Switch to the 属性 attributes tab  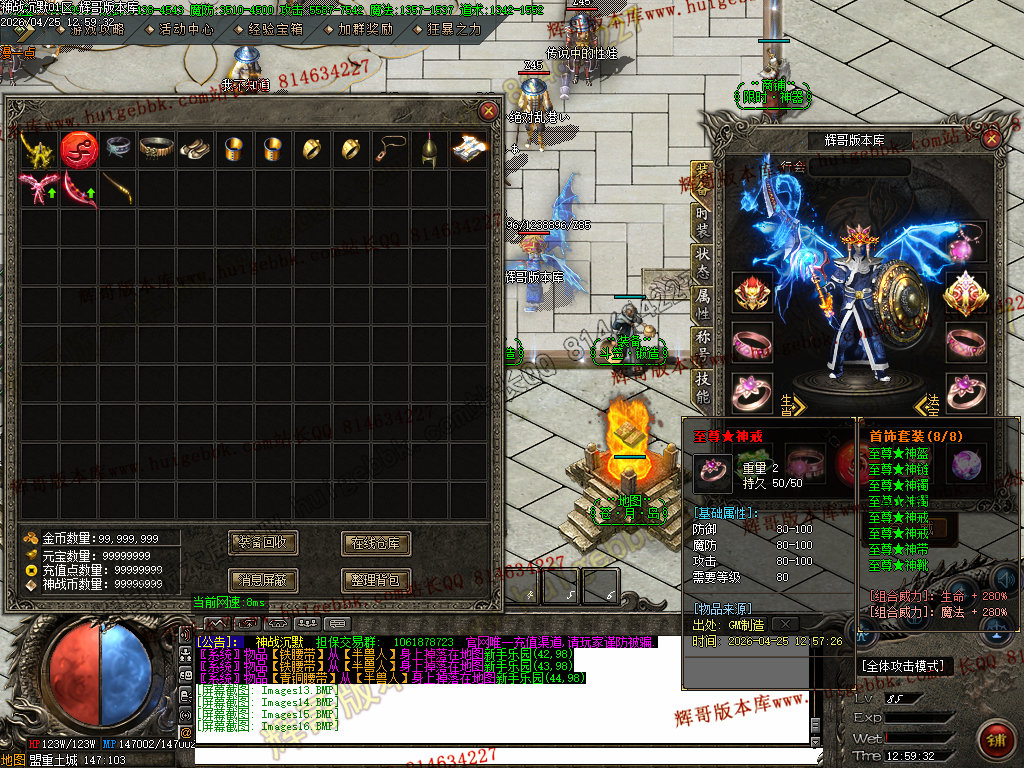coord(702,302)
